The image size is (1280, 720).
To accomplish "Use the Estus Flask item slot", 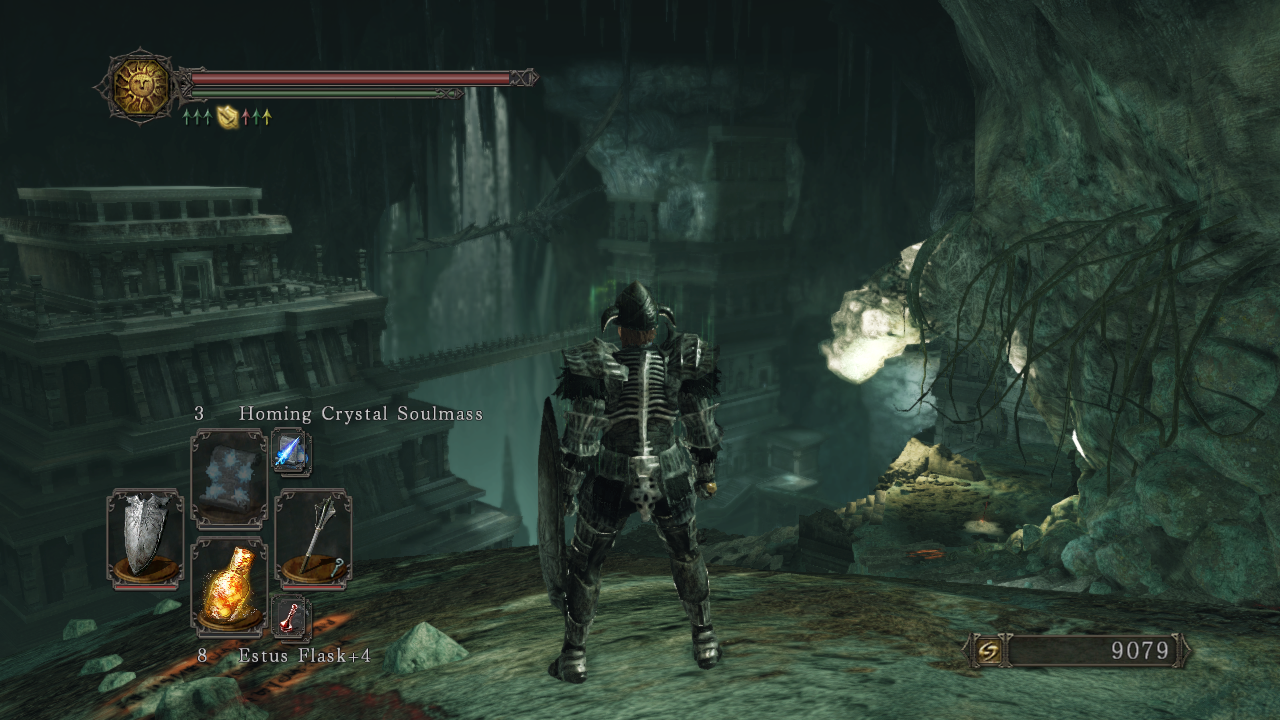I will 229,585.
